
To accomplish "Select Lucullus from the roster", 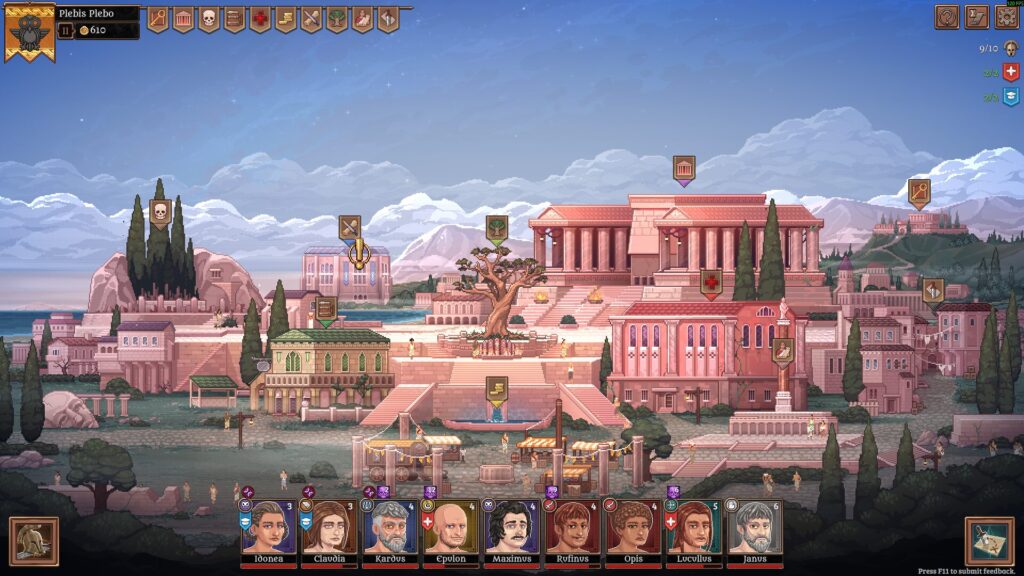I will (694, 527).
